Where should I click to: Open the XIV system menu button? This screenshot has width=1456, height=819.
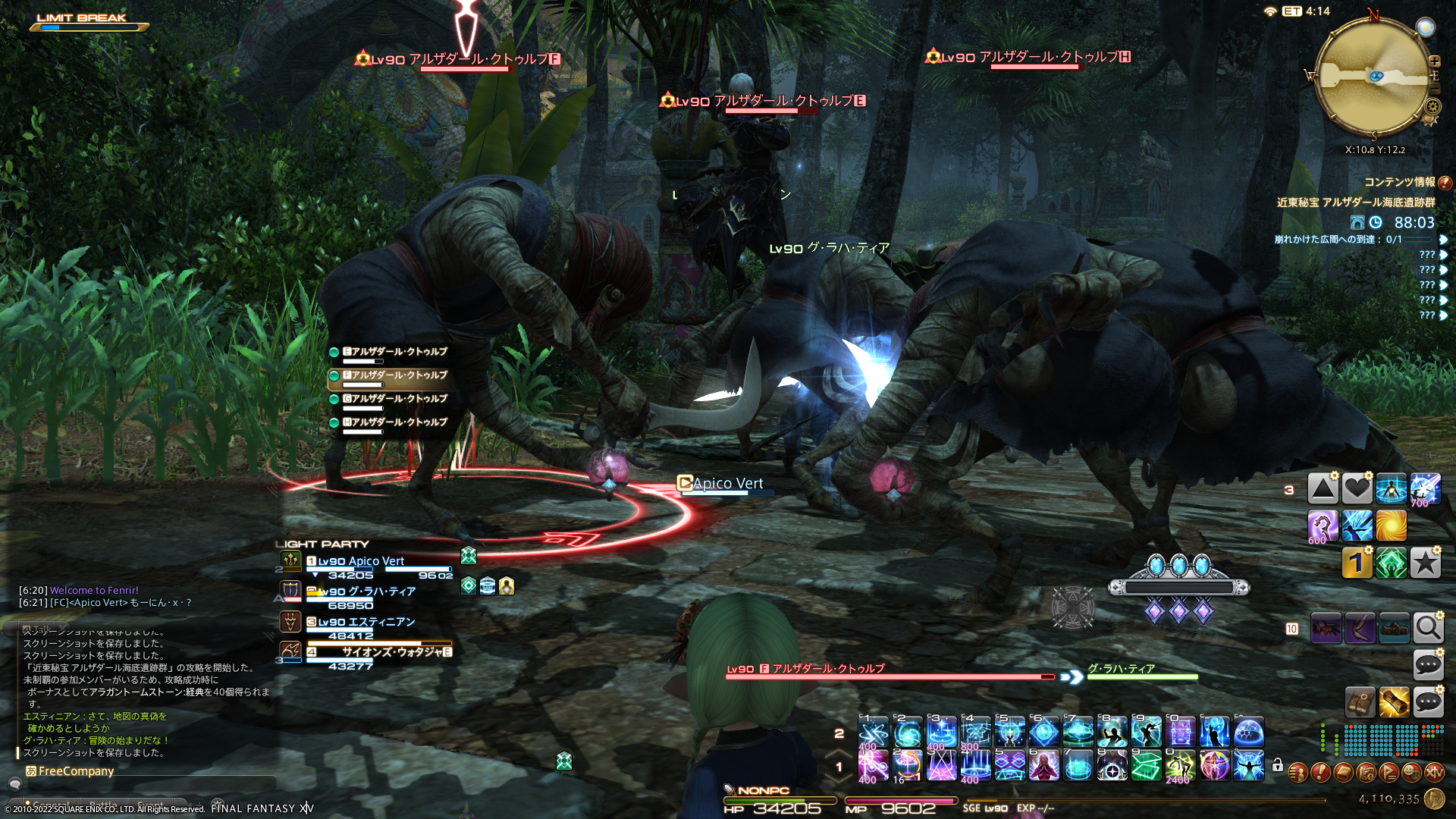(x=1434, y=773)
